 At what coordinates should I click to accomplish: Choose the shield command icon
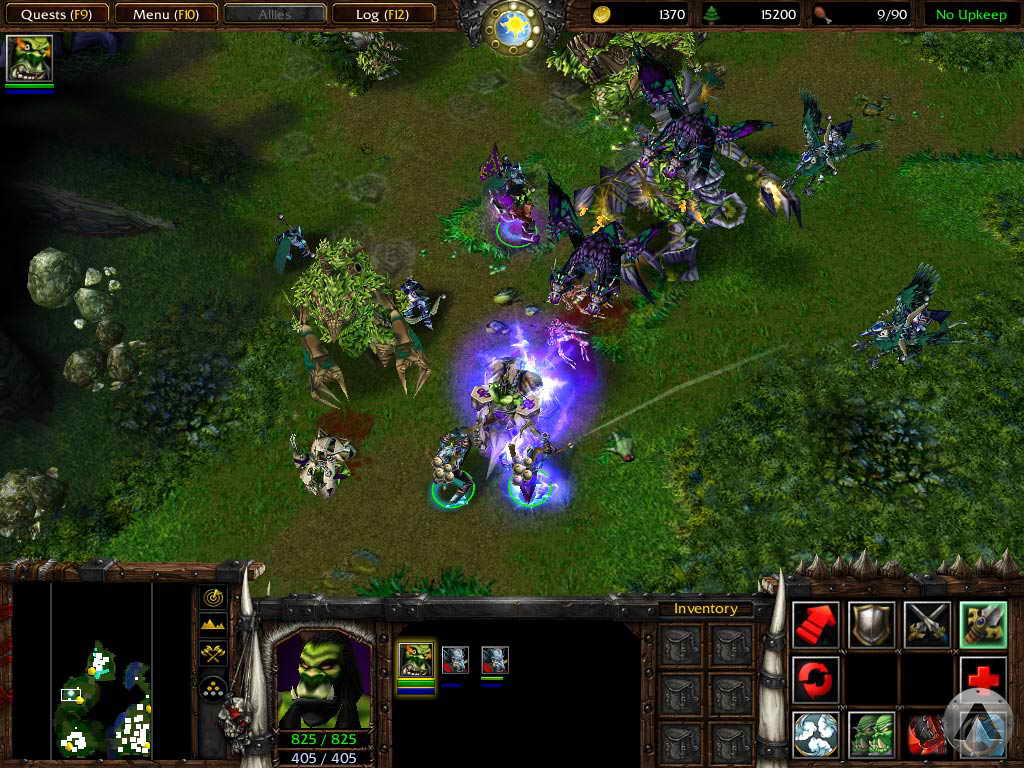[871, 624]
